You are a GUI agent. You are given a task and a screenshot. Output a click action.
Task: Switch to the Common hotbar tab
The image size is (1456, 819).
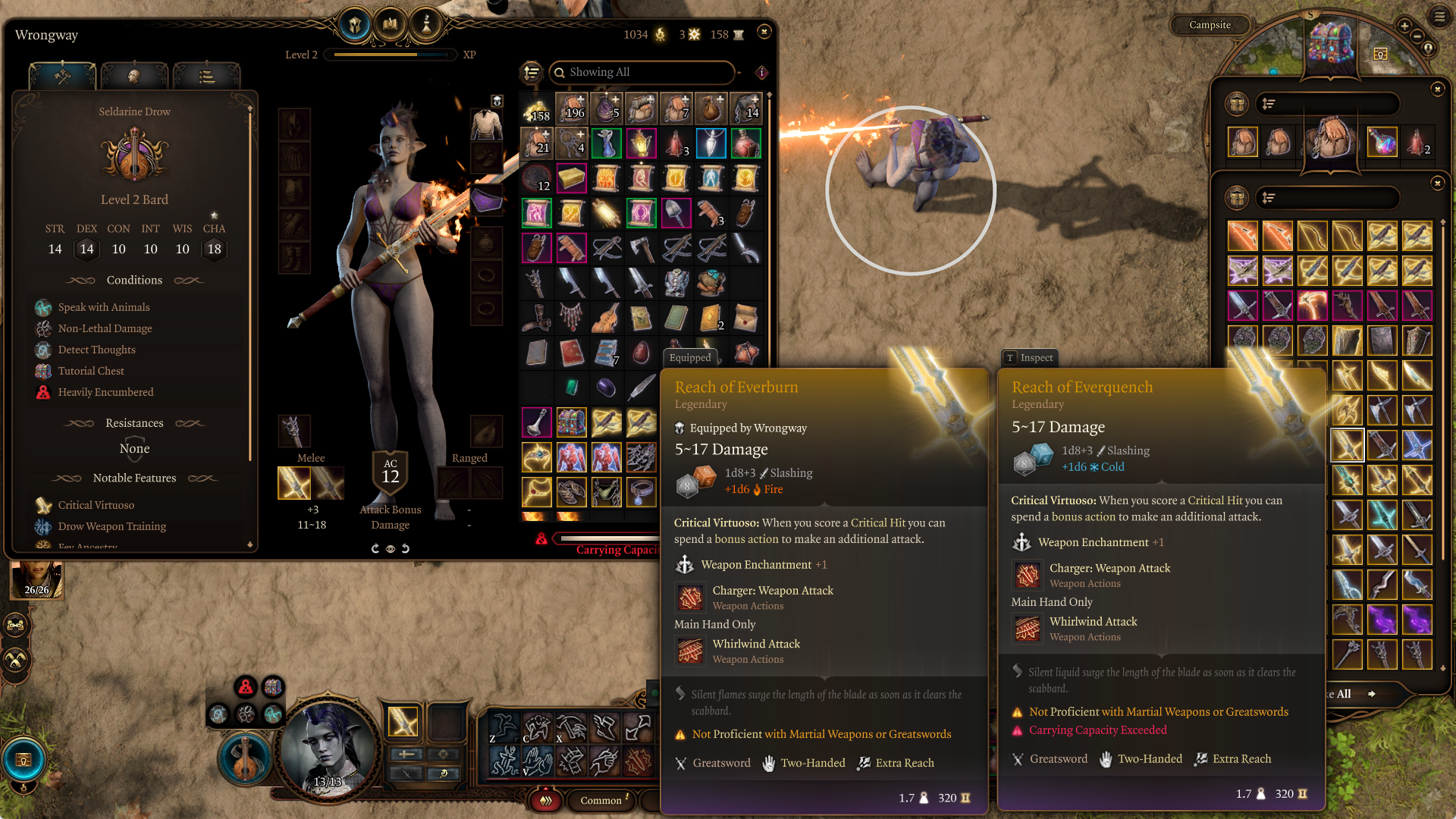(601, 800)
